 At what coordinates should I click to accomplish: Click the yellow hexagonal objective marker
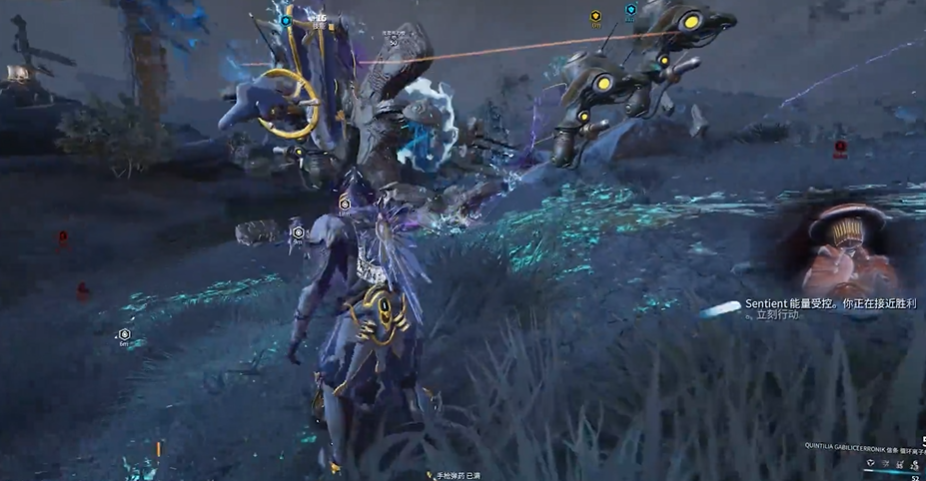(x=595, y=17)
